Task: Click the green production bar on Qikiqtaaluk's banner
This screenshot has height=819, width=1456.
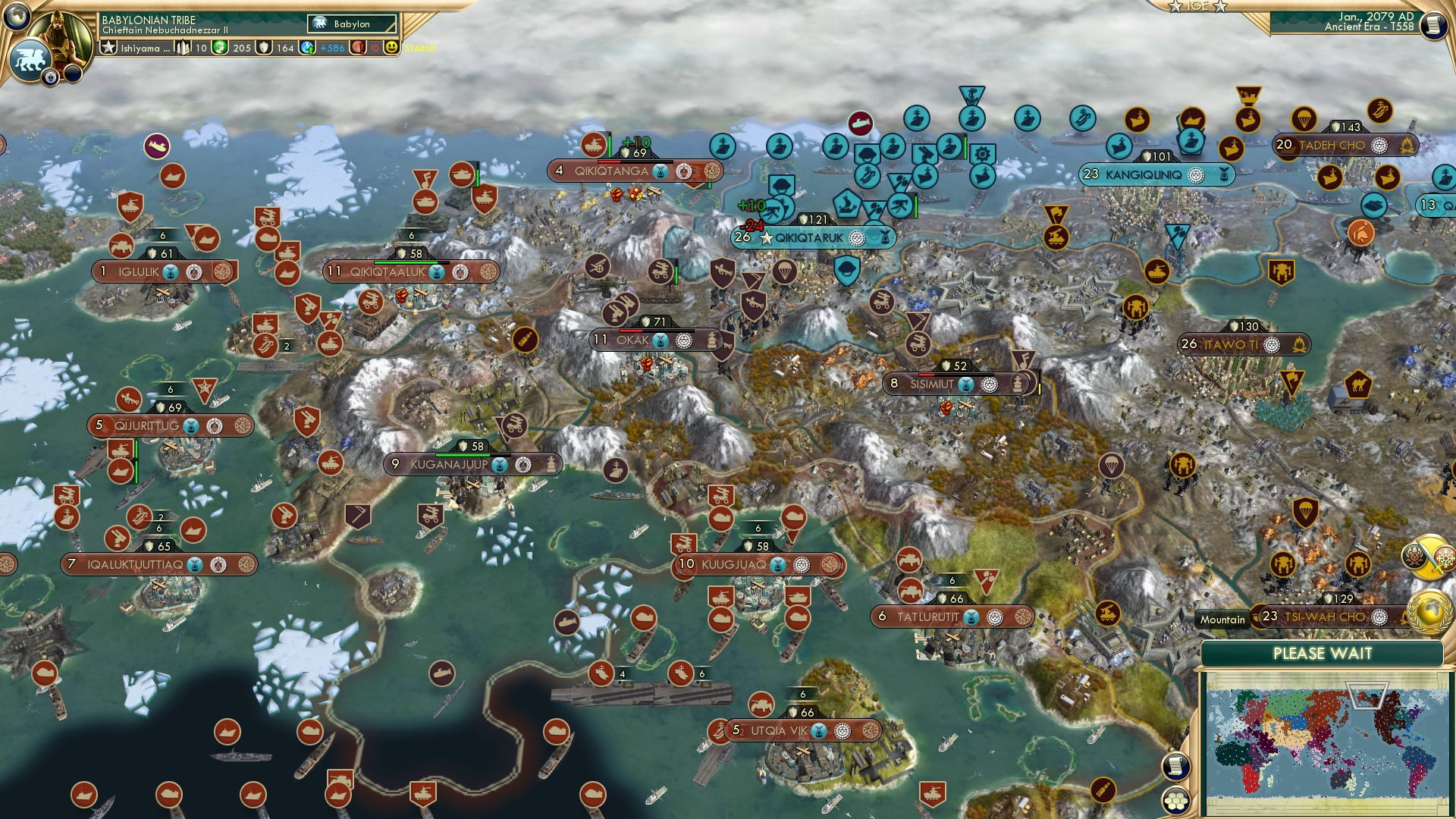Action: point(406,263)
